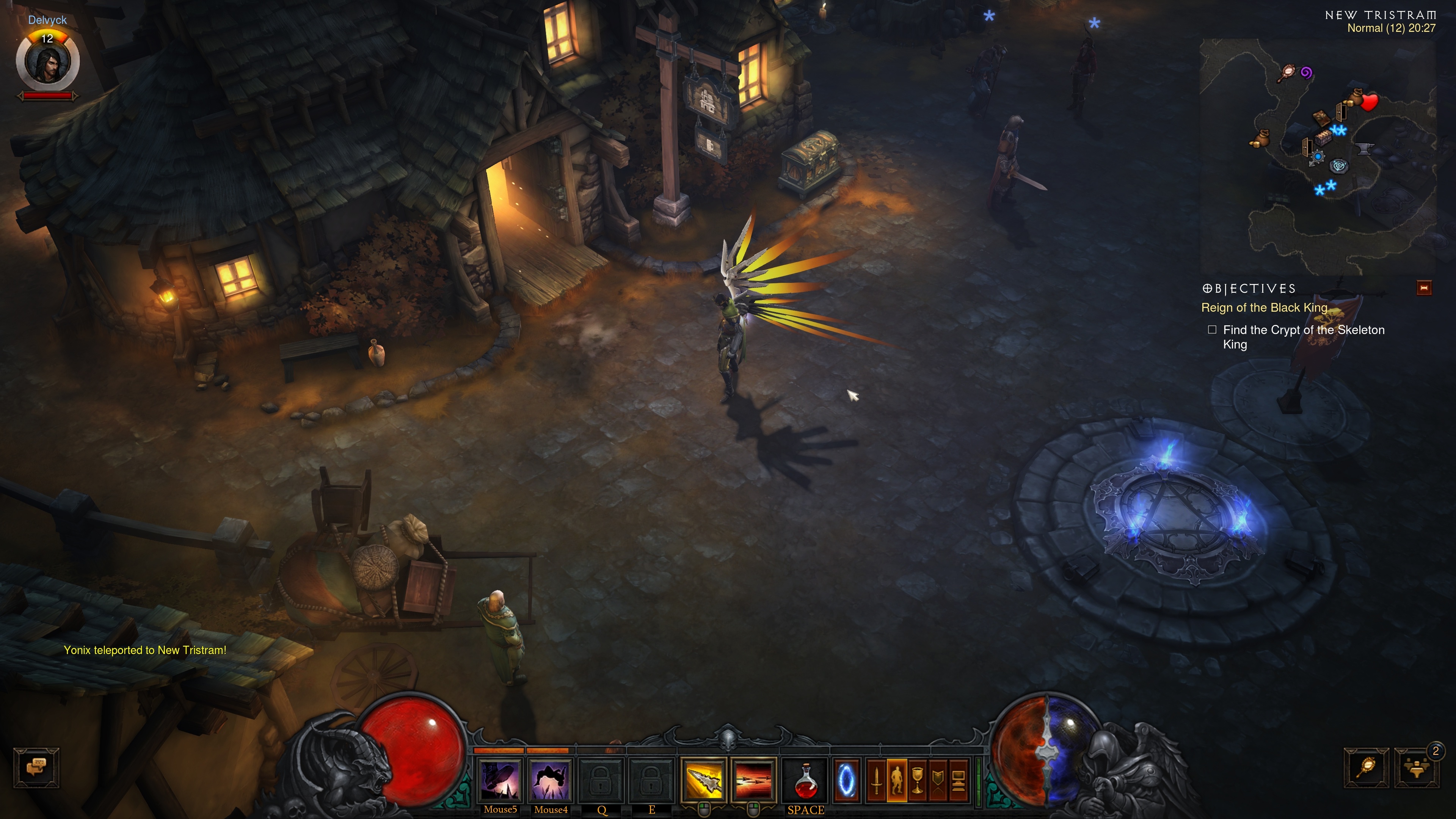
Task: Collapse the Objectives tracker with red button
Action: pyautogui.click(x=1424, y=288)
